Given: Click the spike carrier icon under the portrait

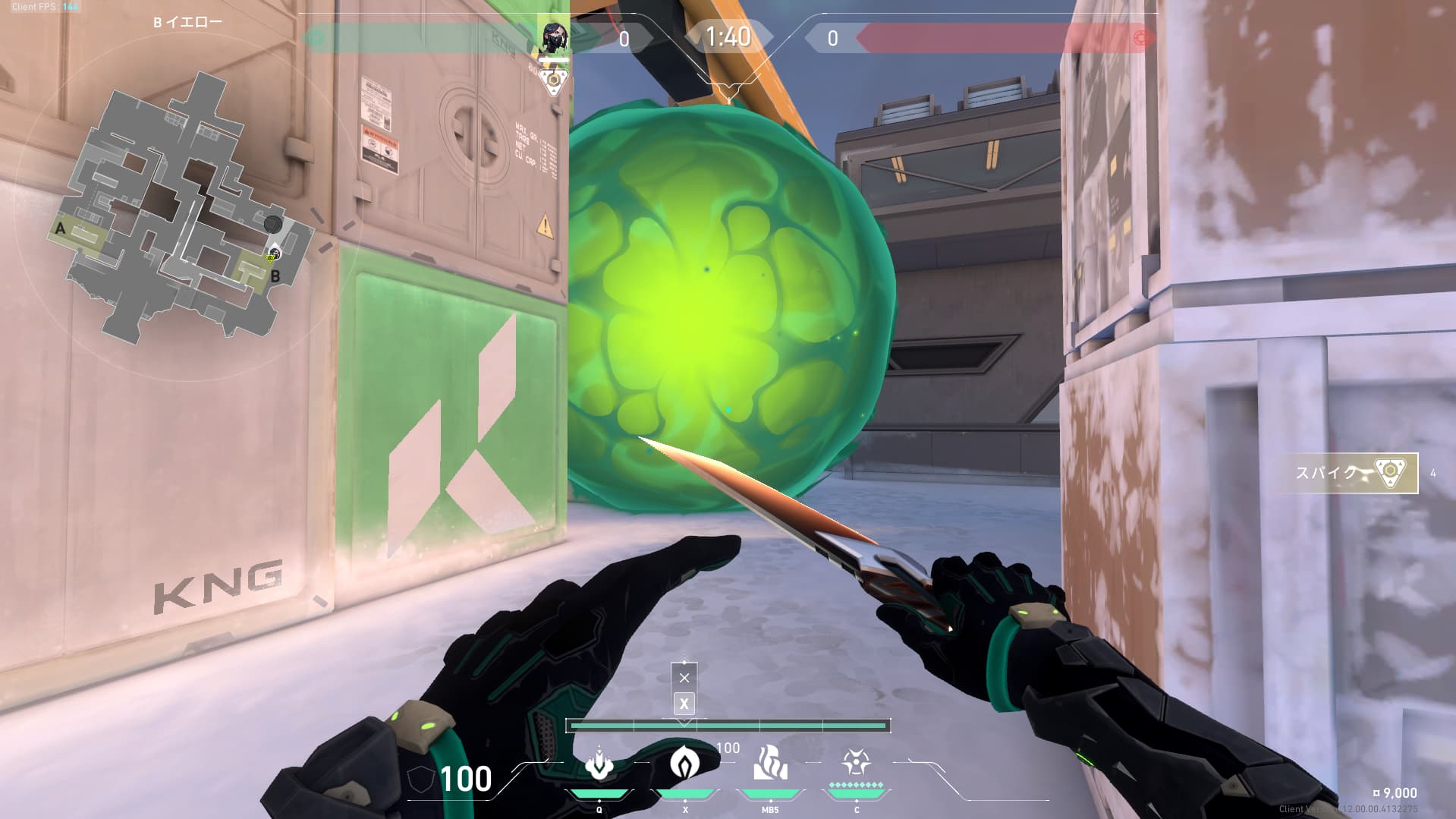Looking at the screenshot, I should pos(555,80).
